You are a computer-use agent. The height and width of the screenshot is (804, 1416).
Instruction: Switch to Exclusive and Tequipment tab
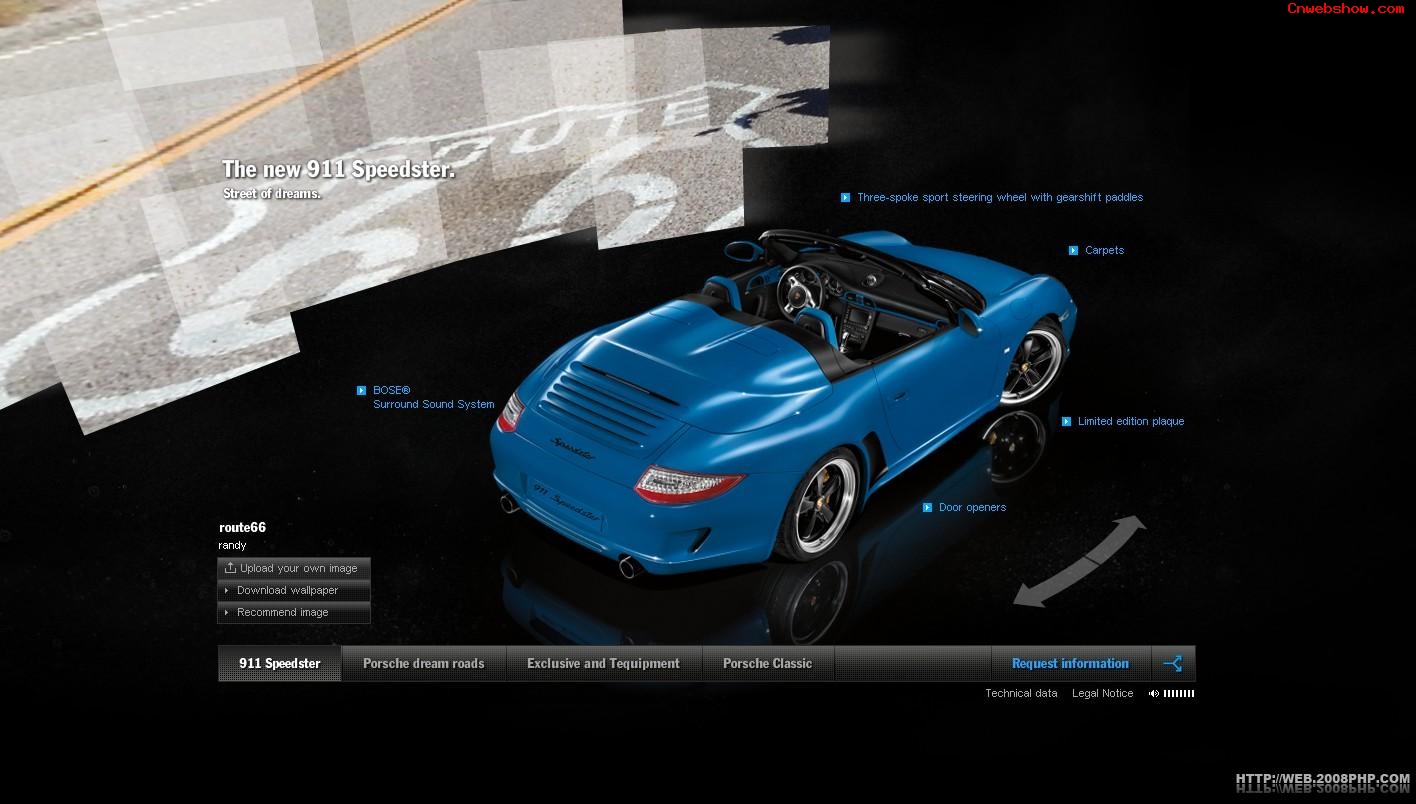603,664
